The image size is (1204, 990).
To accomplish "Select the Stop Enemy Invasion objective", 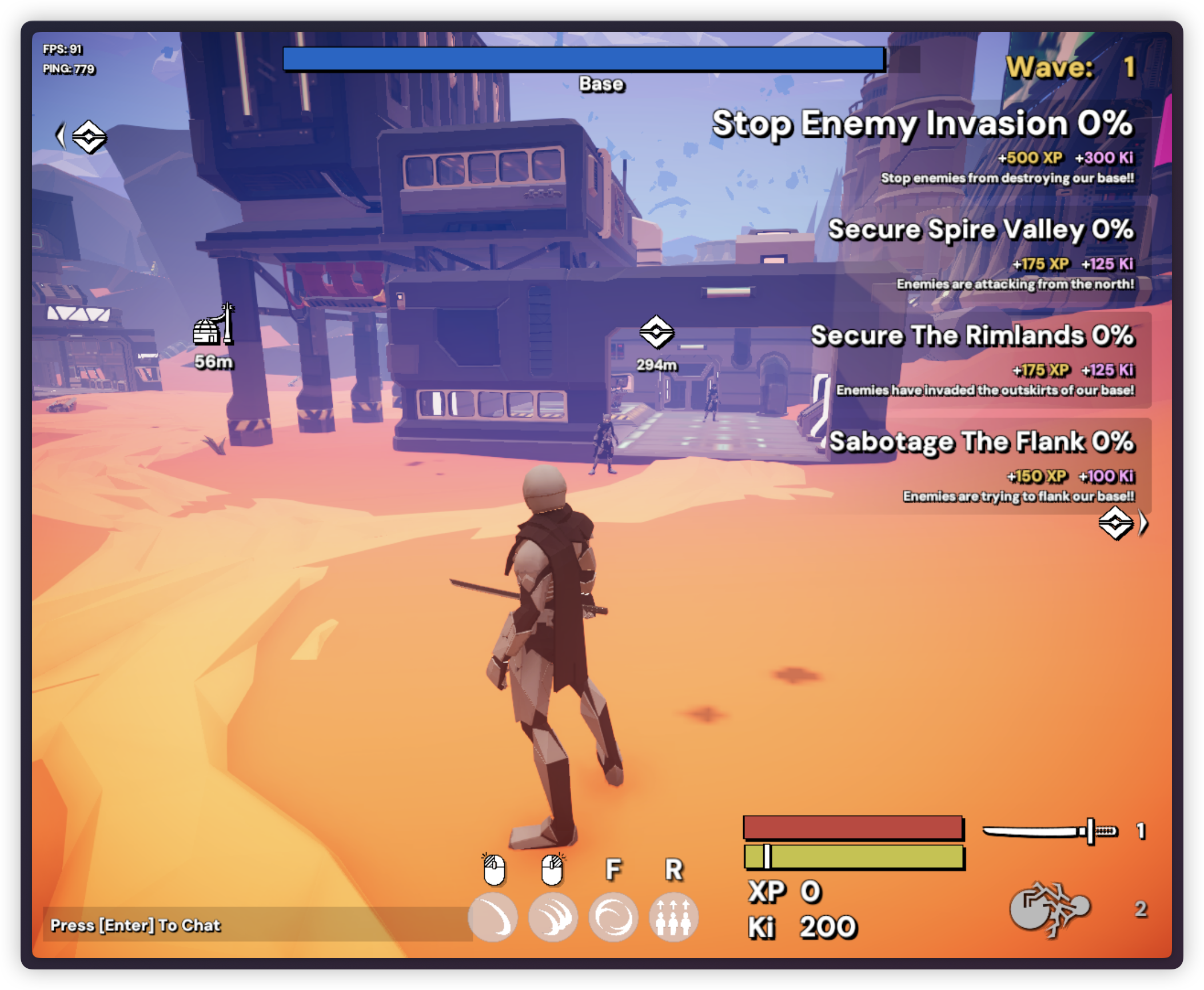I will (x=922, y=124).
